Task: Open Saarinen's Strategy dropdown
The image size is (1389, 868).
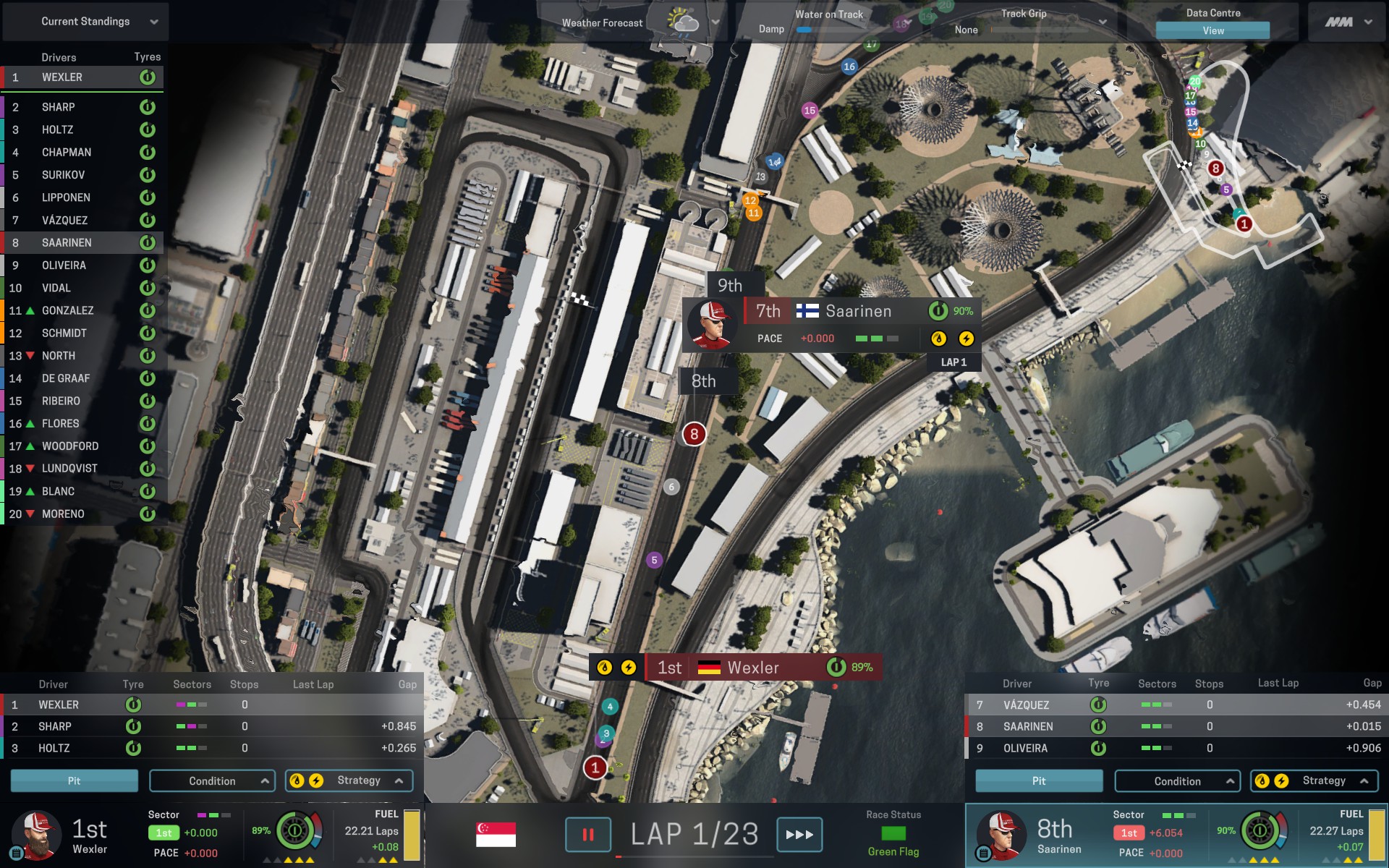Action: pos(1314,781)
